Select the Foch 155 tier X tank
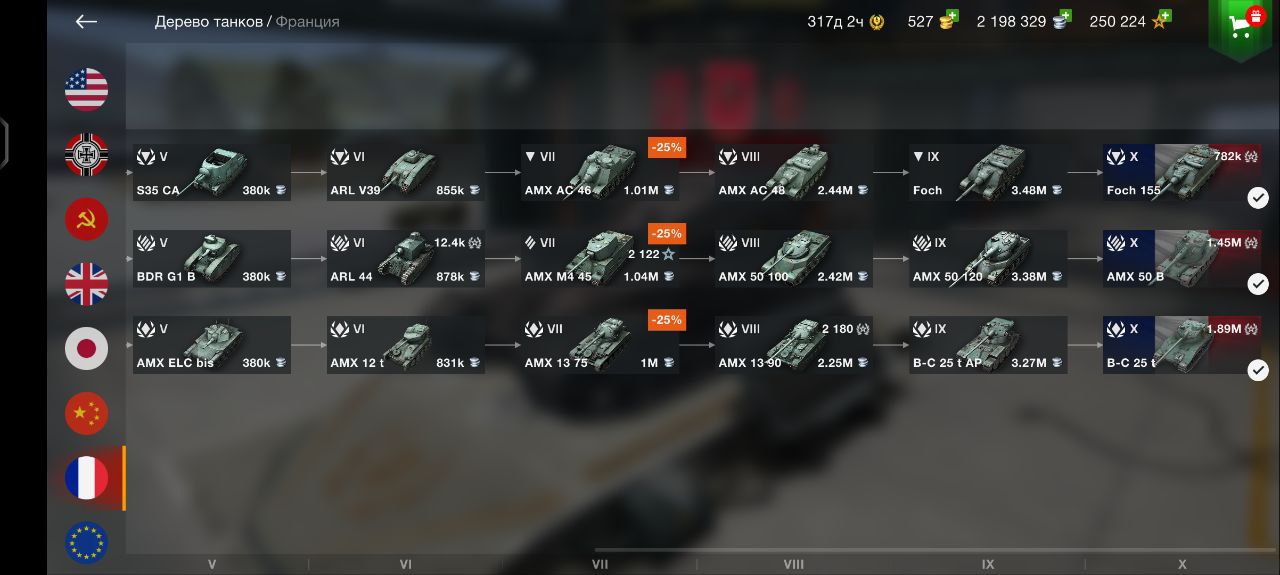The width and height of the screenshot is (1280, 575). [1182, 172]
